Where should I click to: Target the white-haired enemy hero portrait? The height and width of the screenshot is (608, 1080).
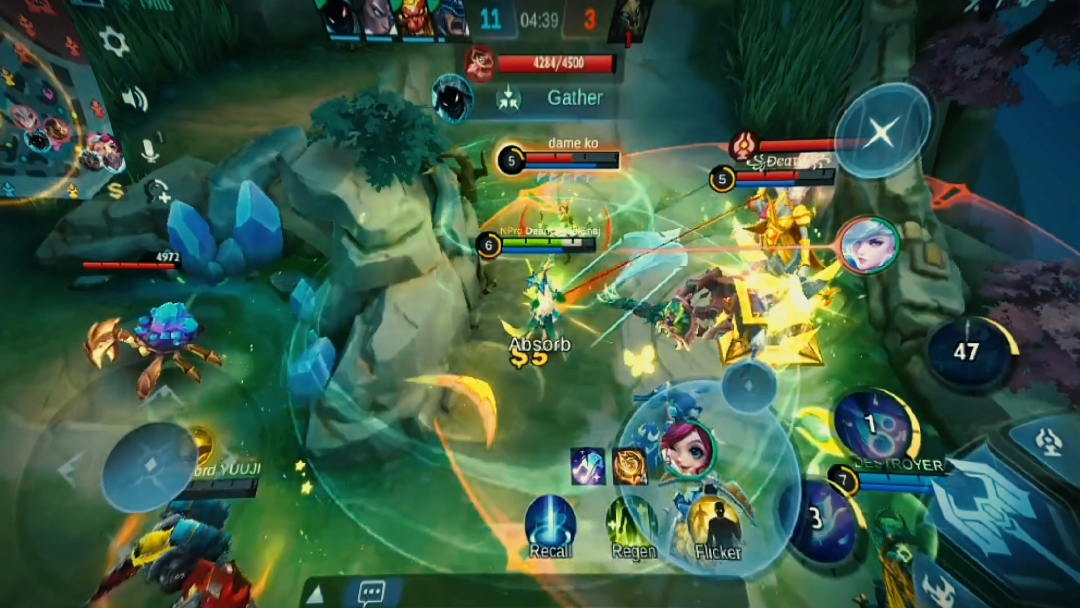coord(868,246)
